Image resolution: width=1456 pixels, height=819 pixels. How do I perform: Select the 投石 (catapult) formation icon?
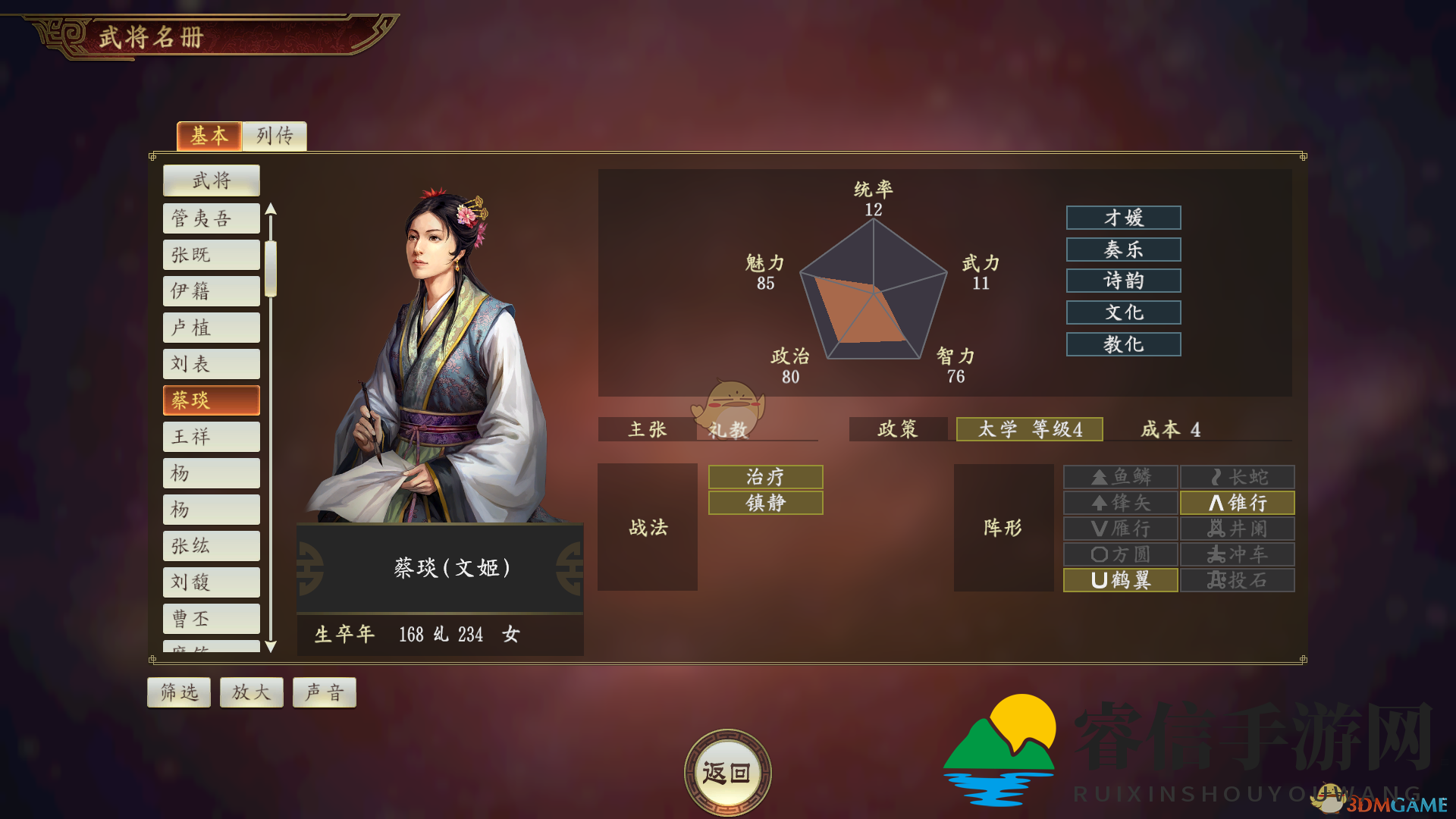click(1237, 580)
